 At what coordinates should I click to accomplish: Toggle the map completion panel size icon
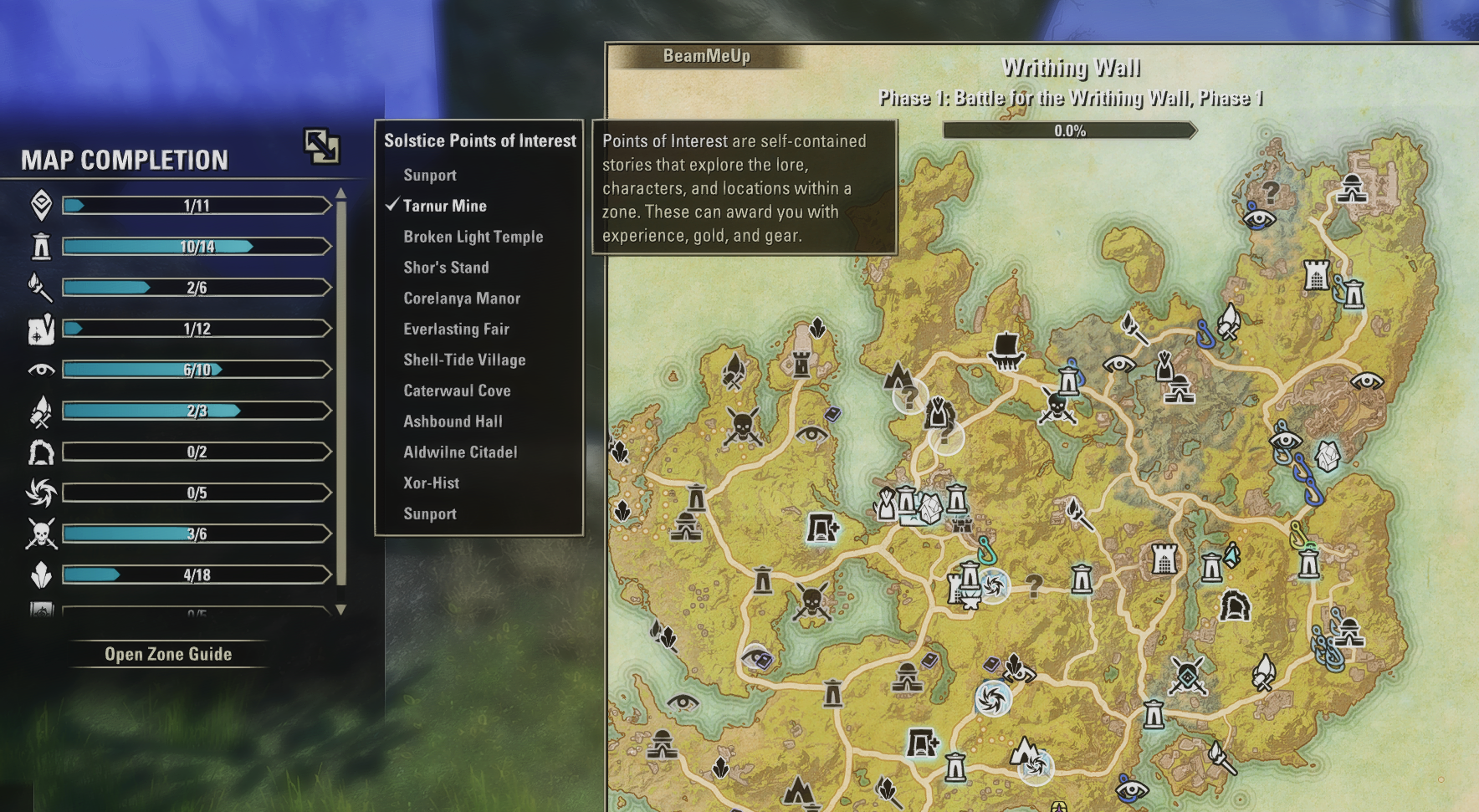tap(321, 146)
